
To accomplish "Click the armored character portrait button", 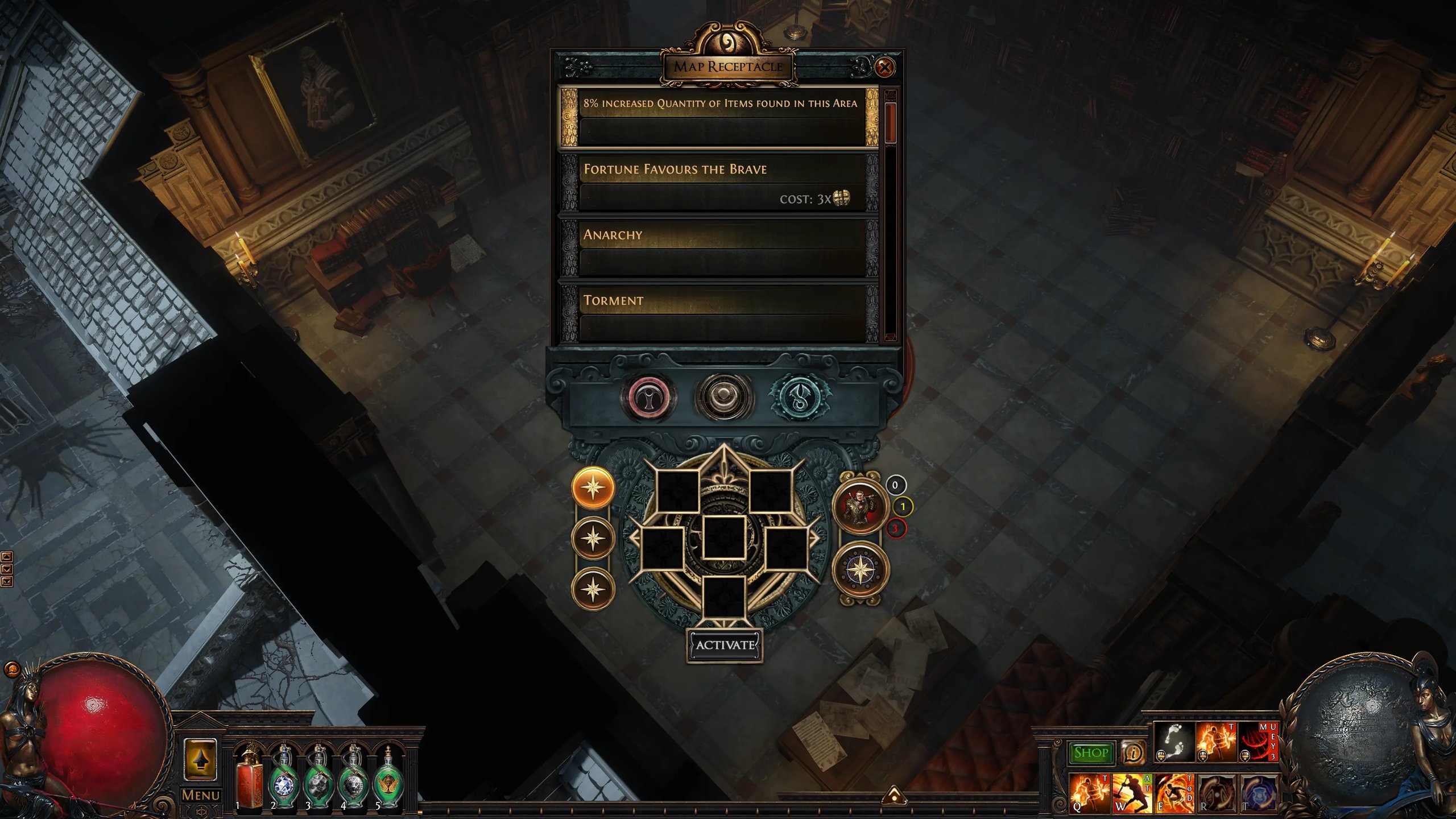I will click(859, 506).
